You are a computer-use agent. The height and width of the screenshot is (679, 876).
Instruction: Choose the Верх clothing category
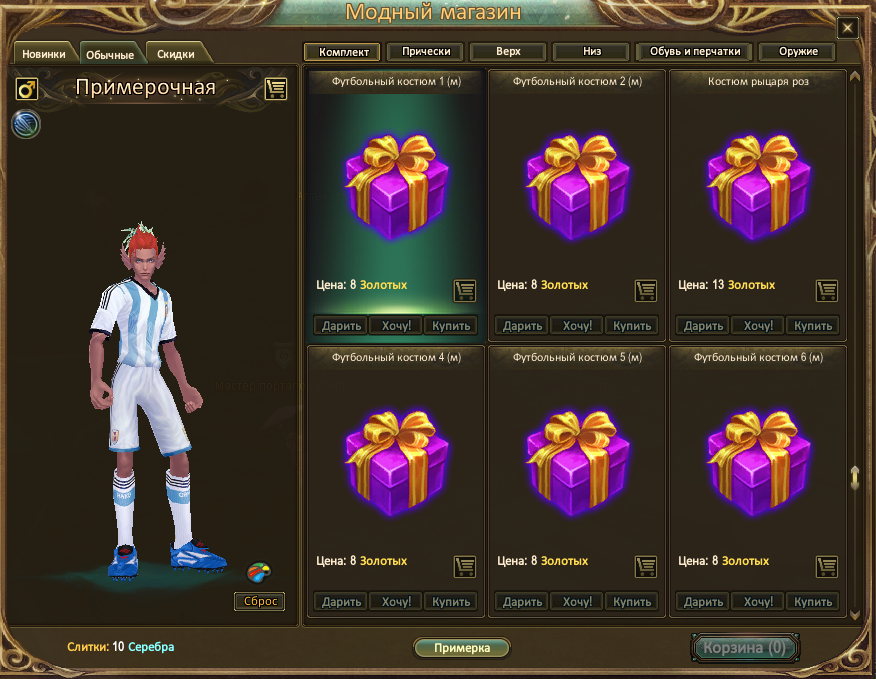click(x=508, y=52)
